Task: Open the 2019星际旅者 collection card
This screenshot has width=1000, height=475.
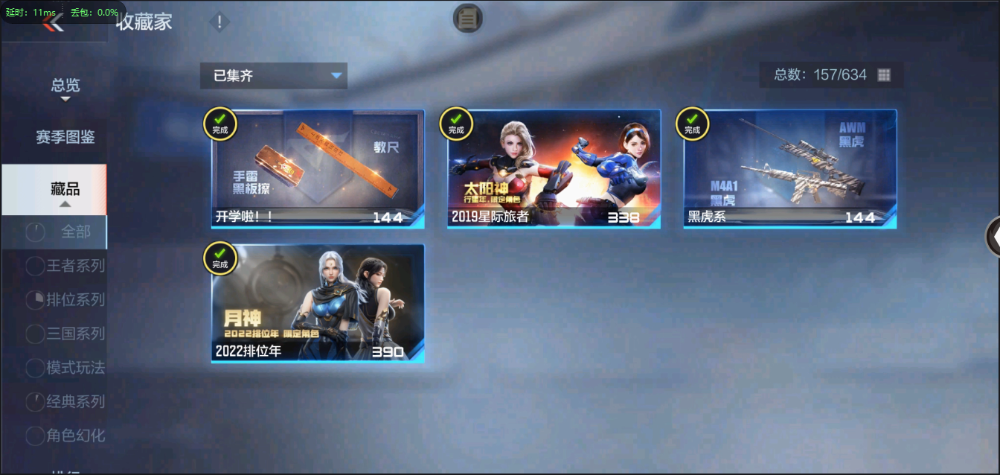Action: (553, 168)
